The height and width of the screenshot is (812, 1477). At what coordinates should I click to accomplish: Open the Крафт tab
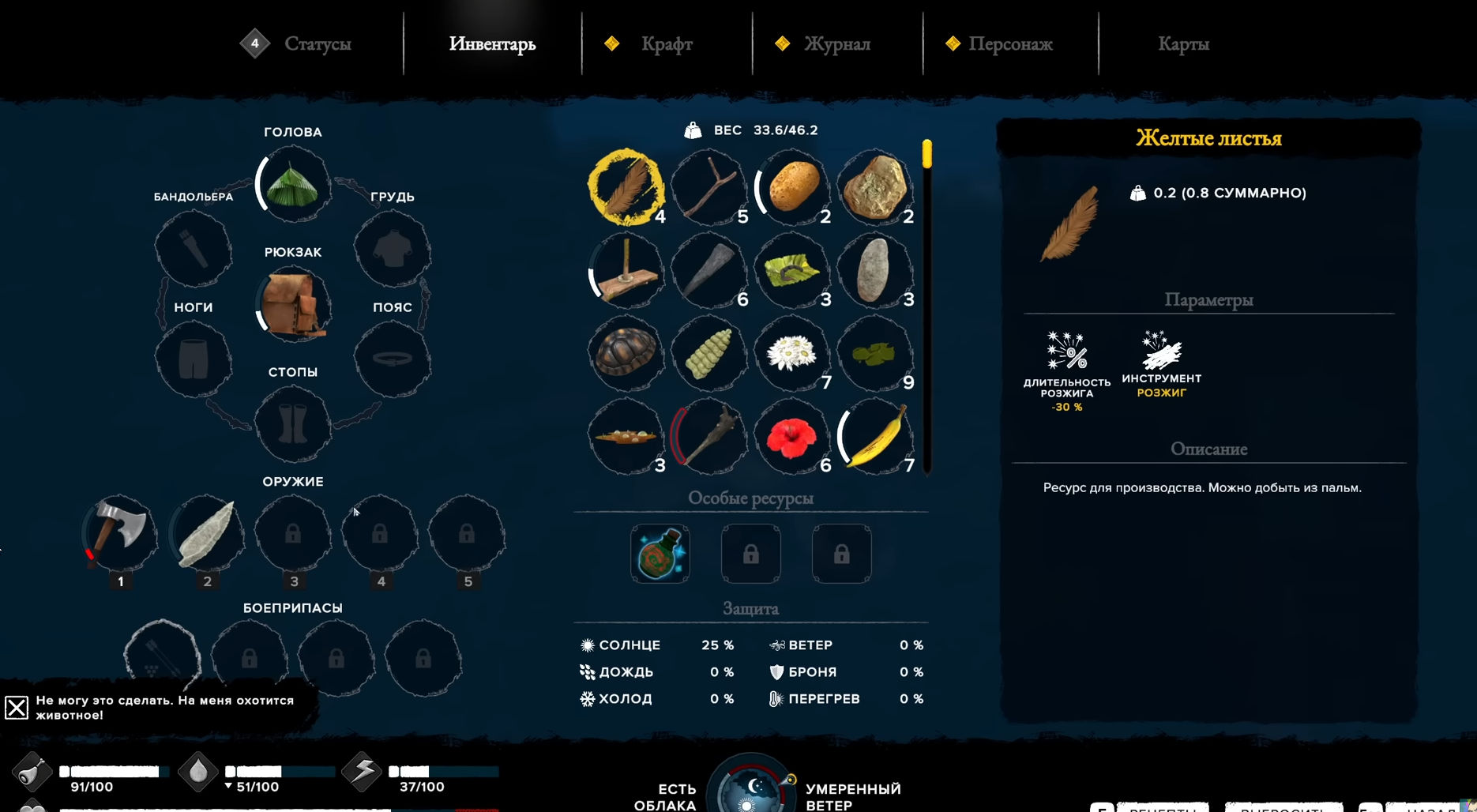pos(667,44)
